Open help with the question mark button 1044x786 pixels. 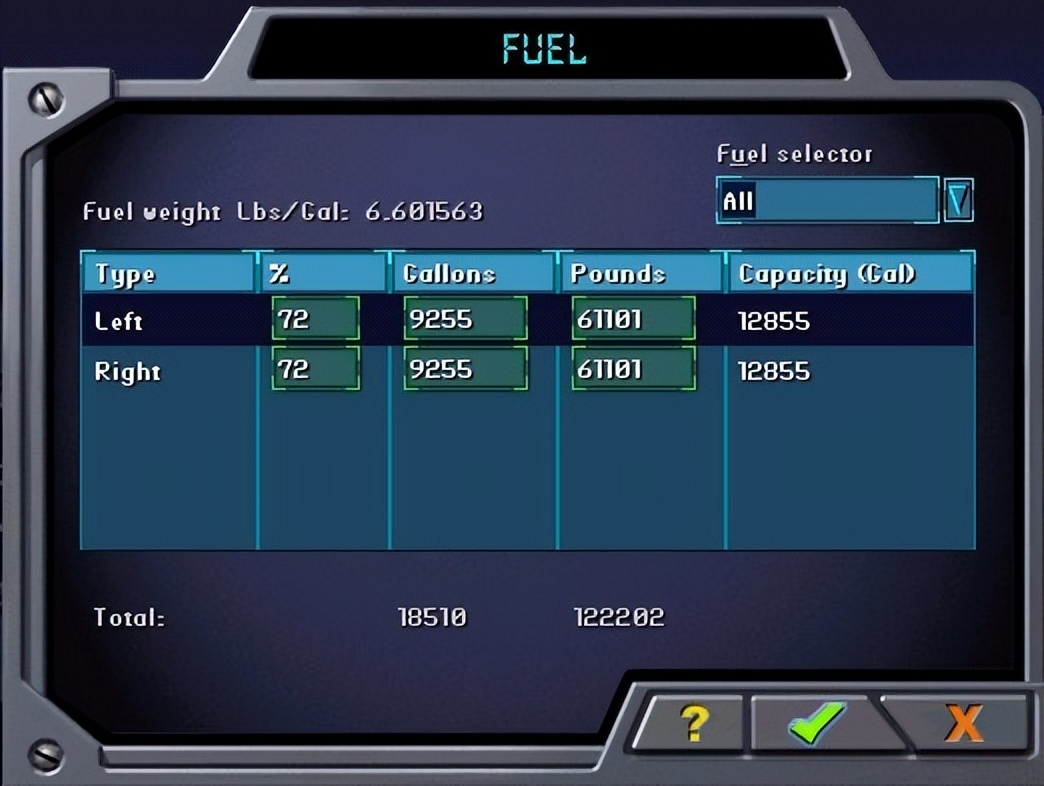coord(691,722)
